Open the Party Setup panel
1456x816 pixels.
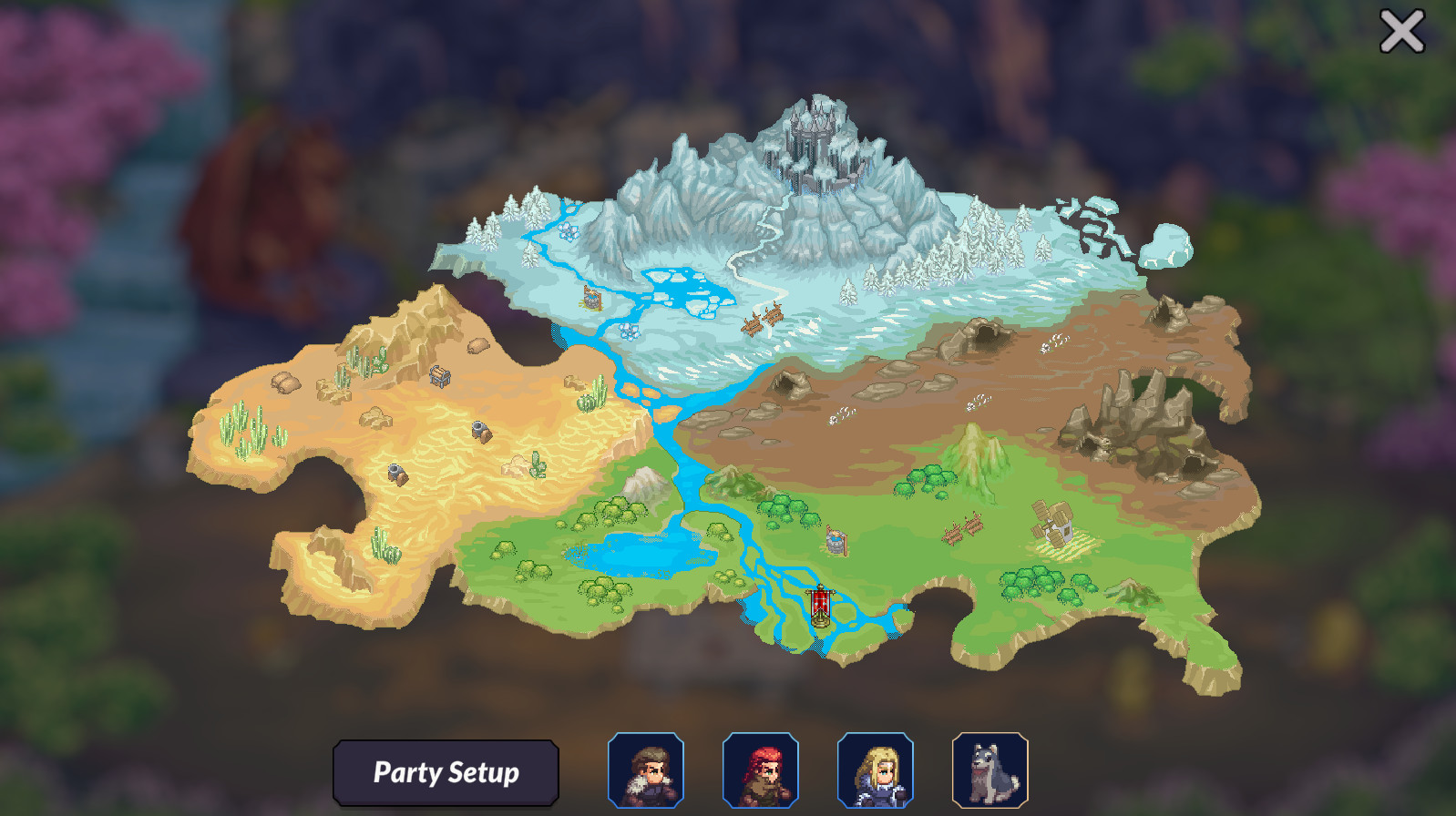pyautogui.click(x=446, y=772)
